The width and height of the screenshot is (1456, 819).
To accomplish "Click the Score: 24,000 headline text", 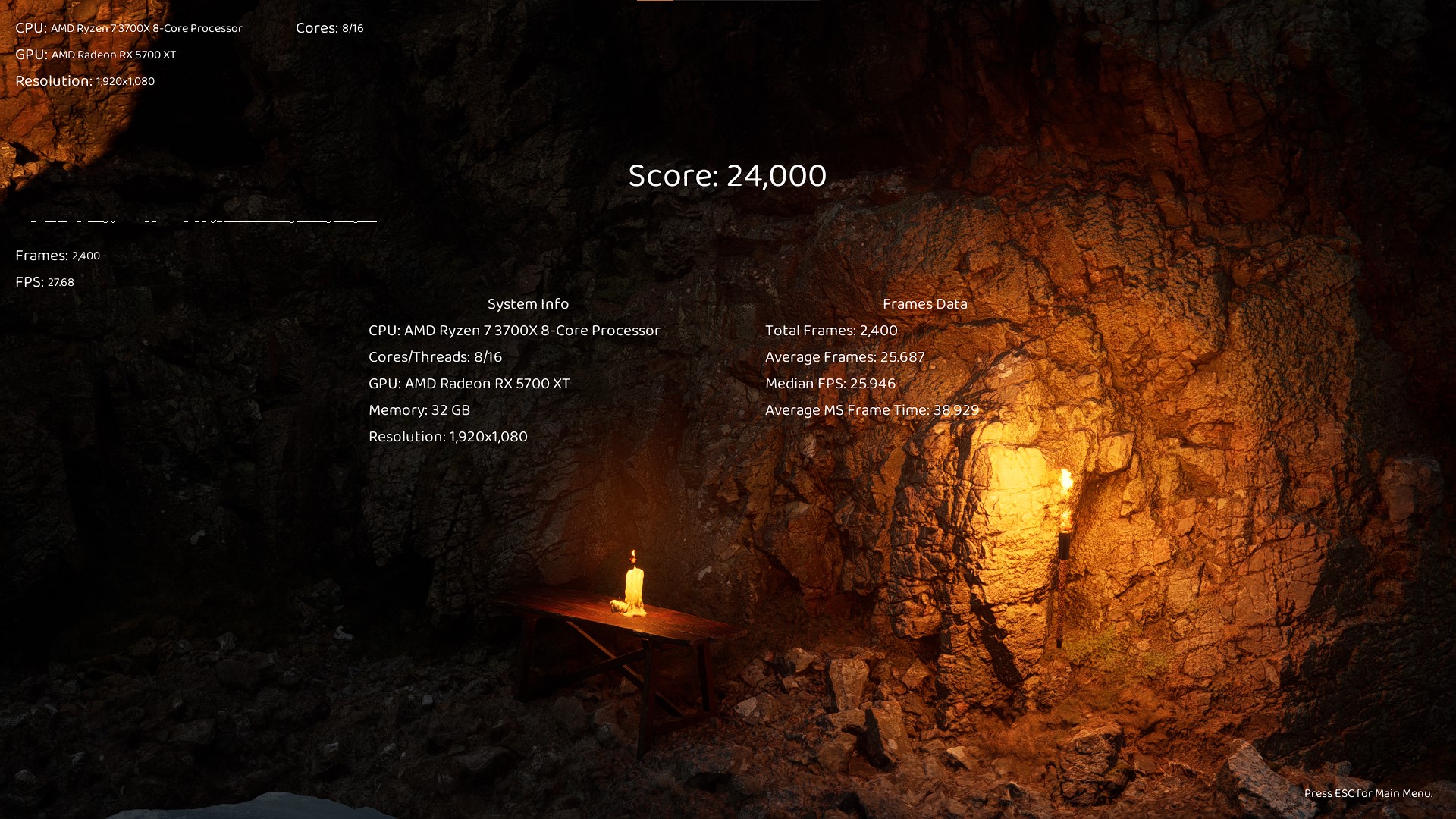I will (x=726, y=175).
